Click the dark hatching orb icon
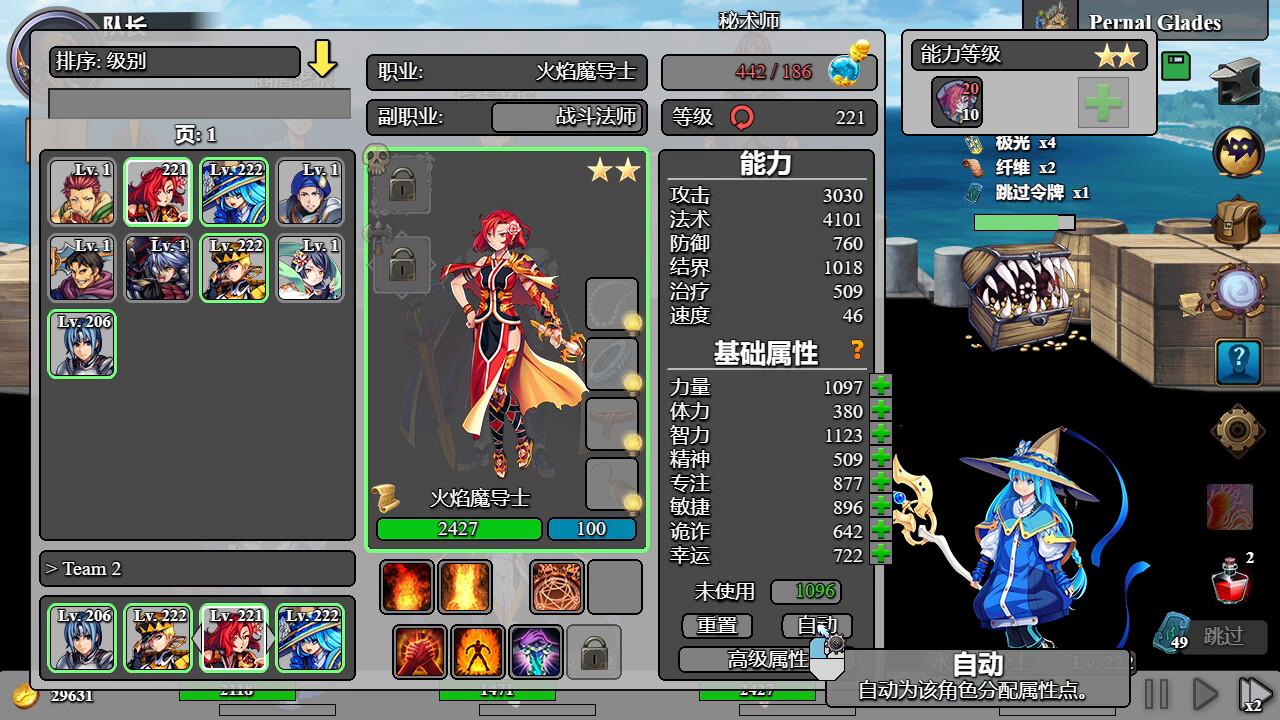Screen dimensions: 1280x720 click(1238, 152)
